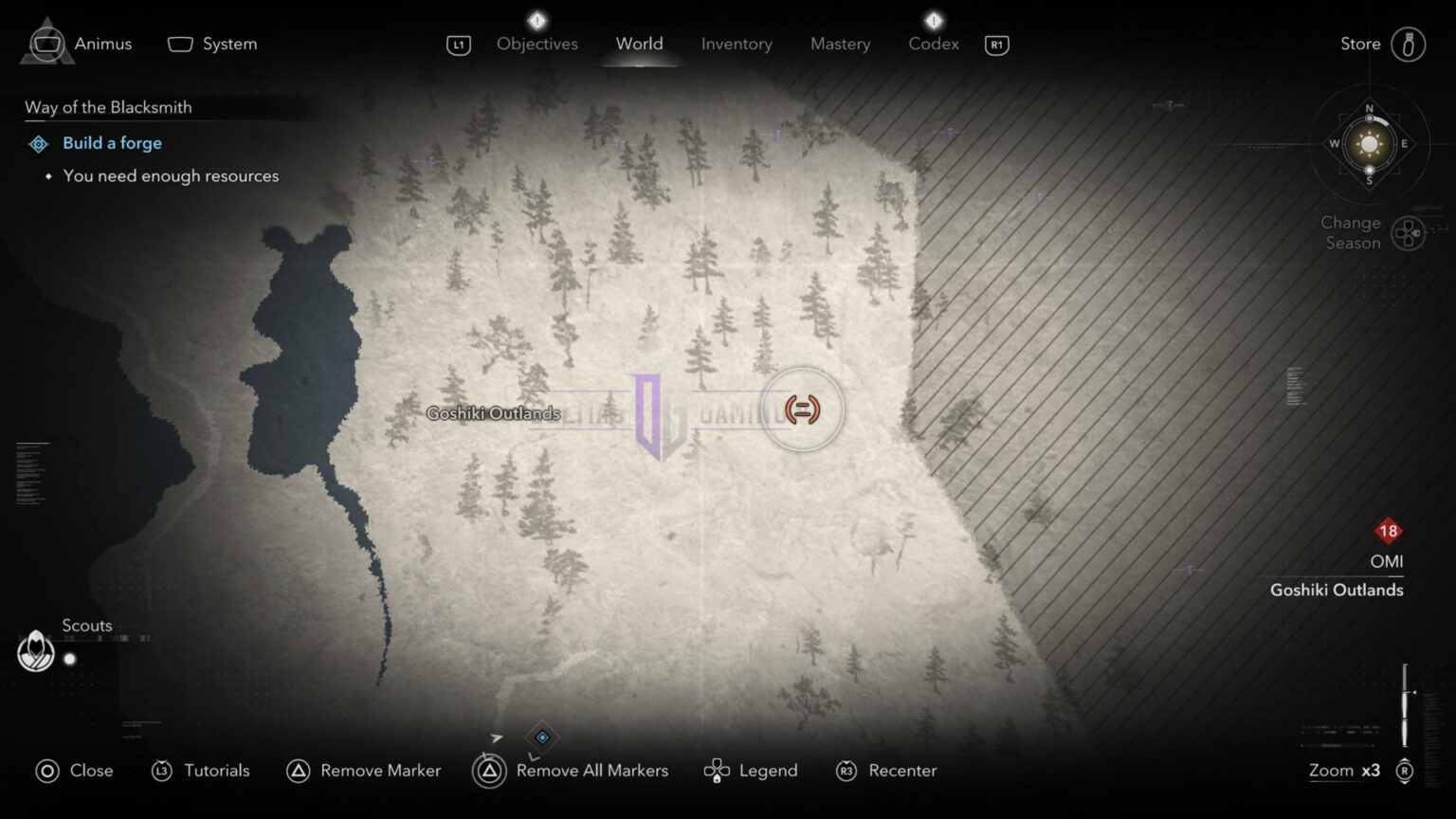Click the Close button
Image resolution: width=1456 pixels, height=819 pixels.
tap(45, 771)
